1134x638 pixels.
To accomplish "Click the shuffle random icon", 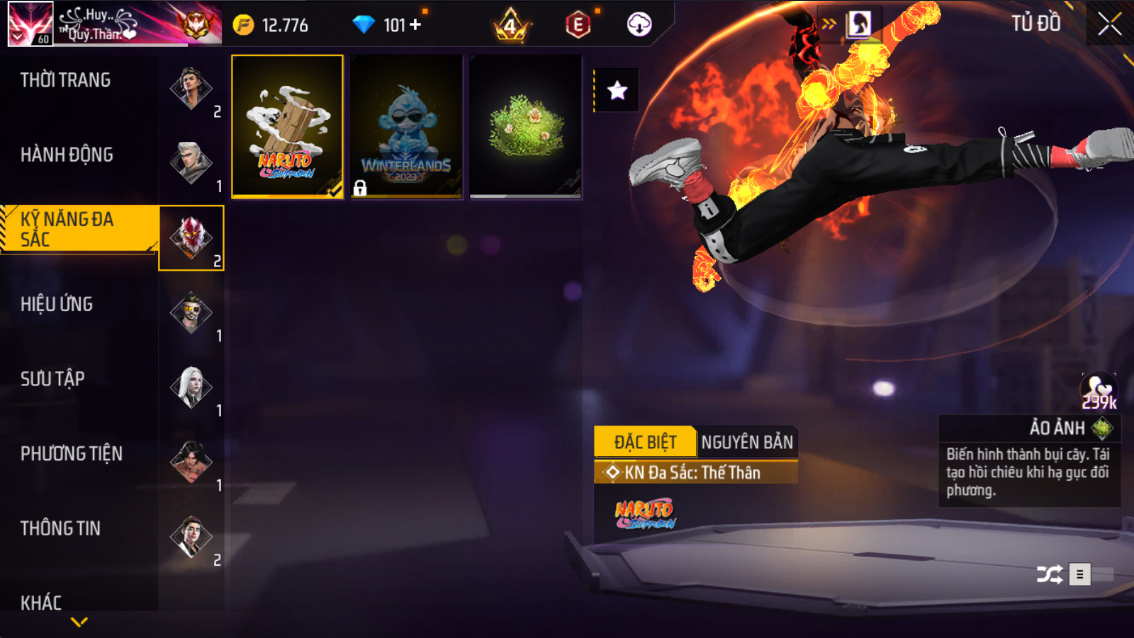I will pos(1049,575).
